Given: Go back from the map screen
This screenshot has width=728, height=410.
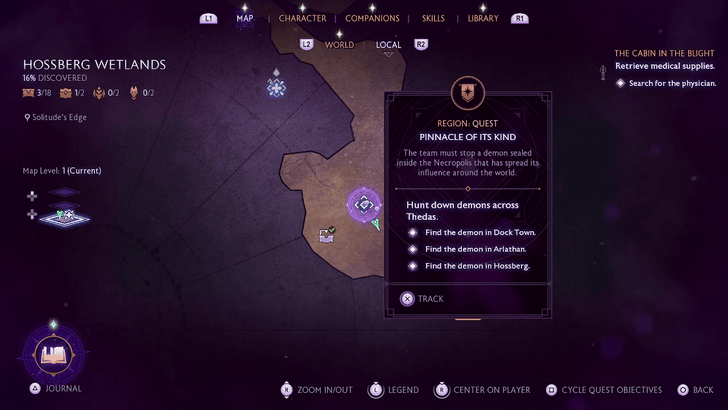Looking at the screenshot, I should tap(695, 390).
